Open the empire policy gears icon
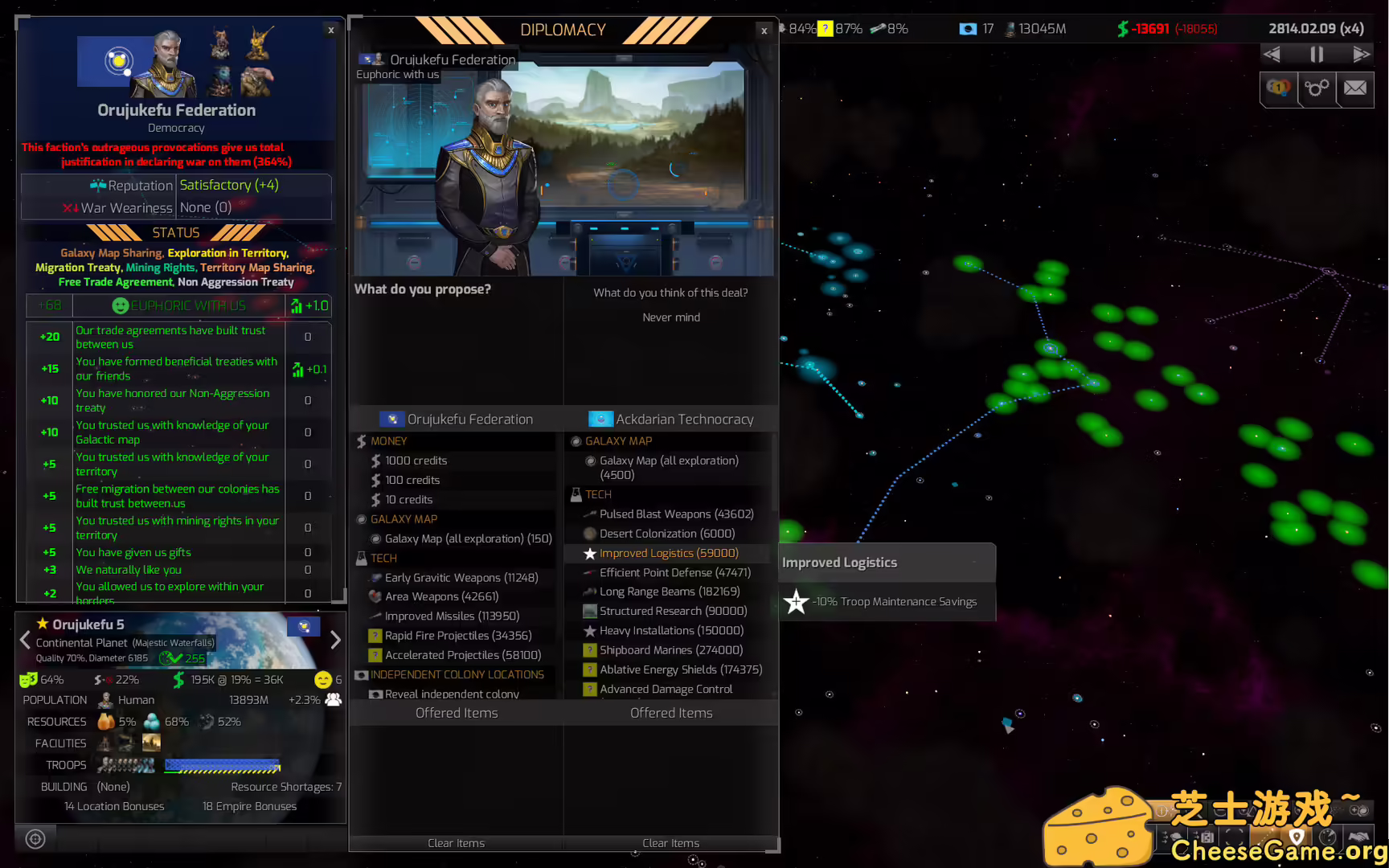The width and height of the screenshot is (1389, 868). tap(1317, 89)
